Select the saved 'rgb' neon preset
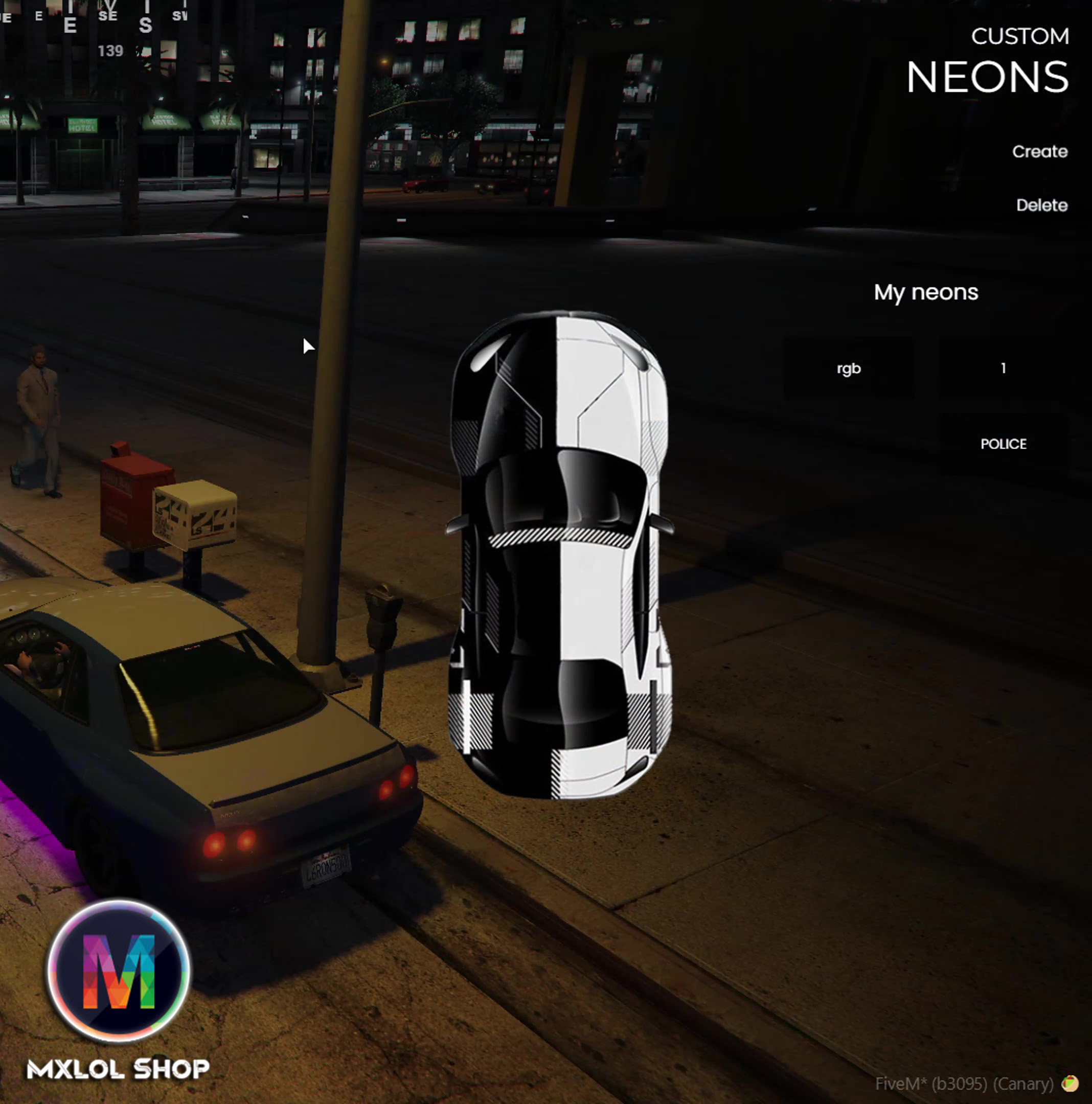The height and width of the screenshot is (1104, 1092). pos(848,369)
